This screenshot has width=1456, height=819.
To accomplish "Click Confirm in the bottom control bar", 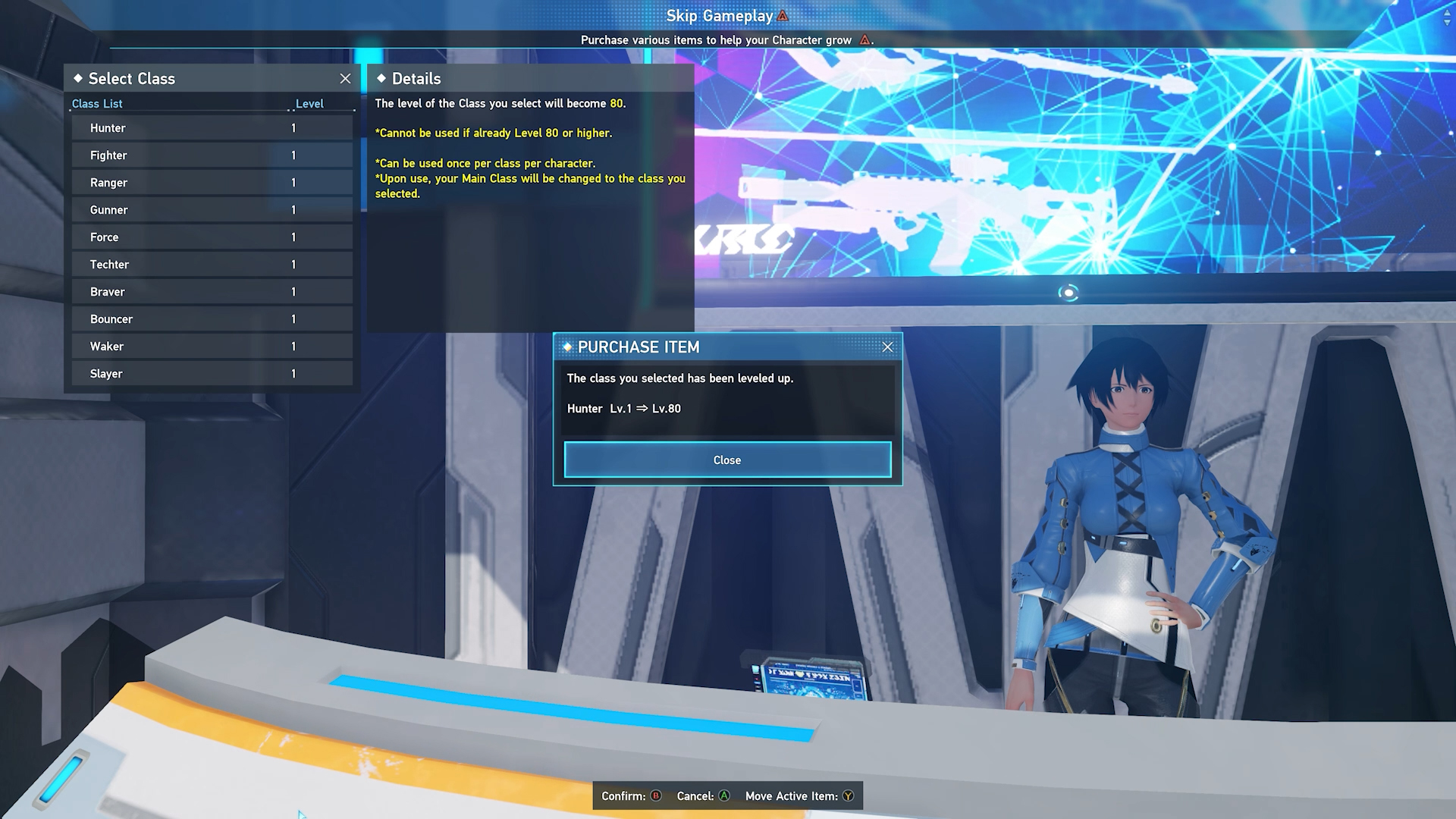I will [630, 796].
